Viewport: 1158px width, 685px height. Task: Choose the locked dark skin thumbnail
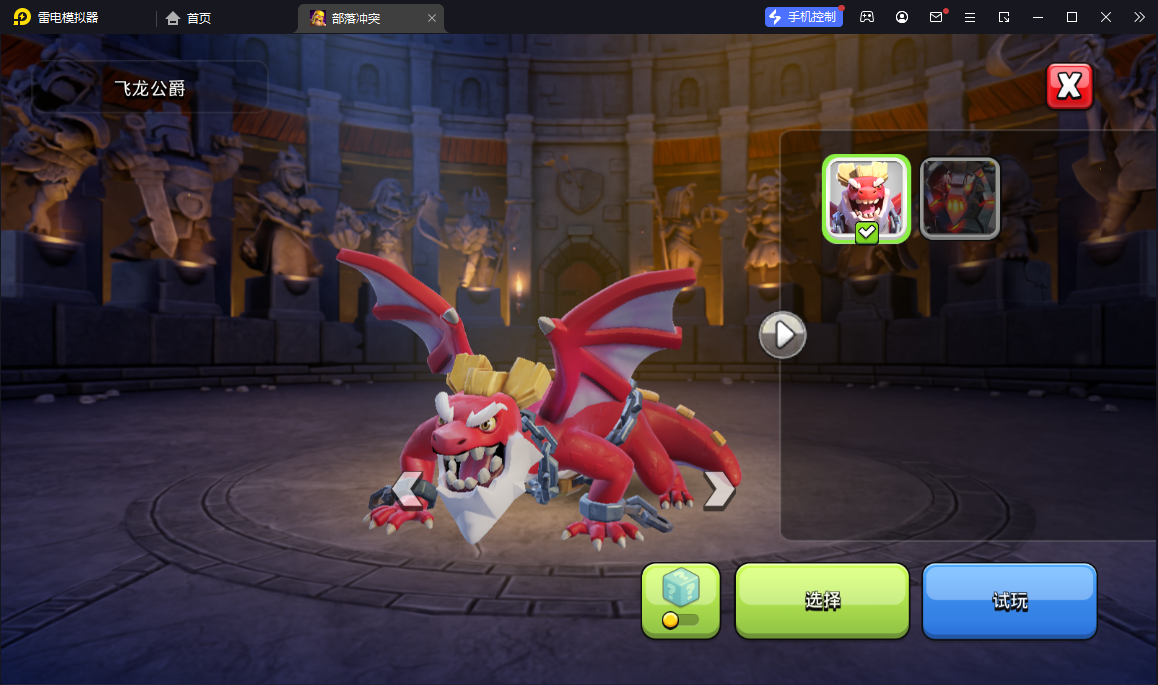tap(959, 198)
